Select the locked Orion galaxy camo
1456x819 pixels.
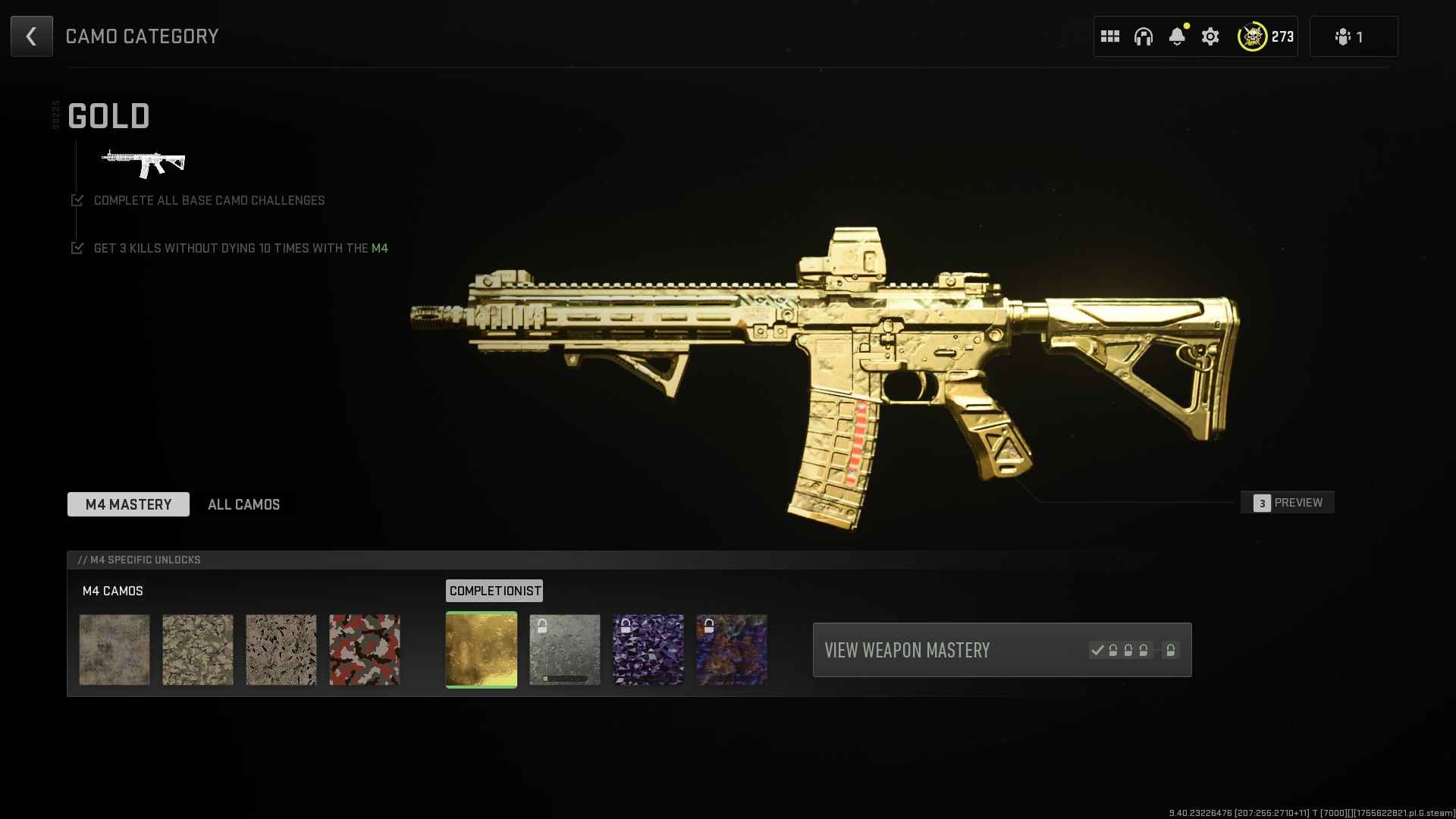click(x=732, y=650)
